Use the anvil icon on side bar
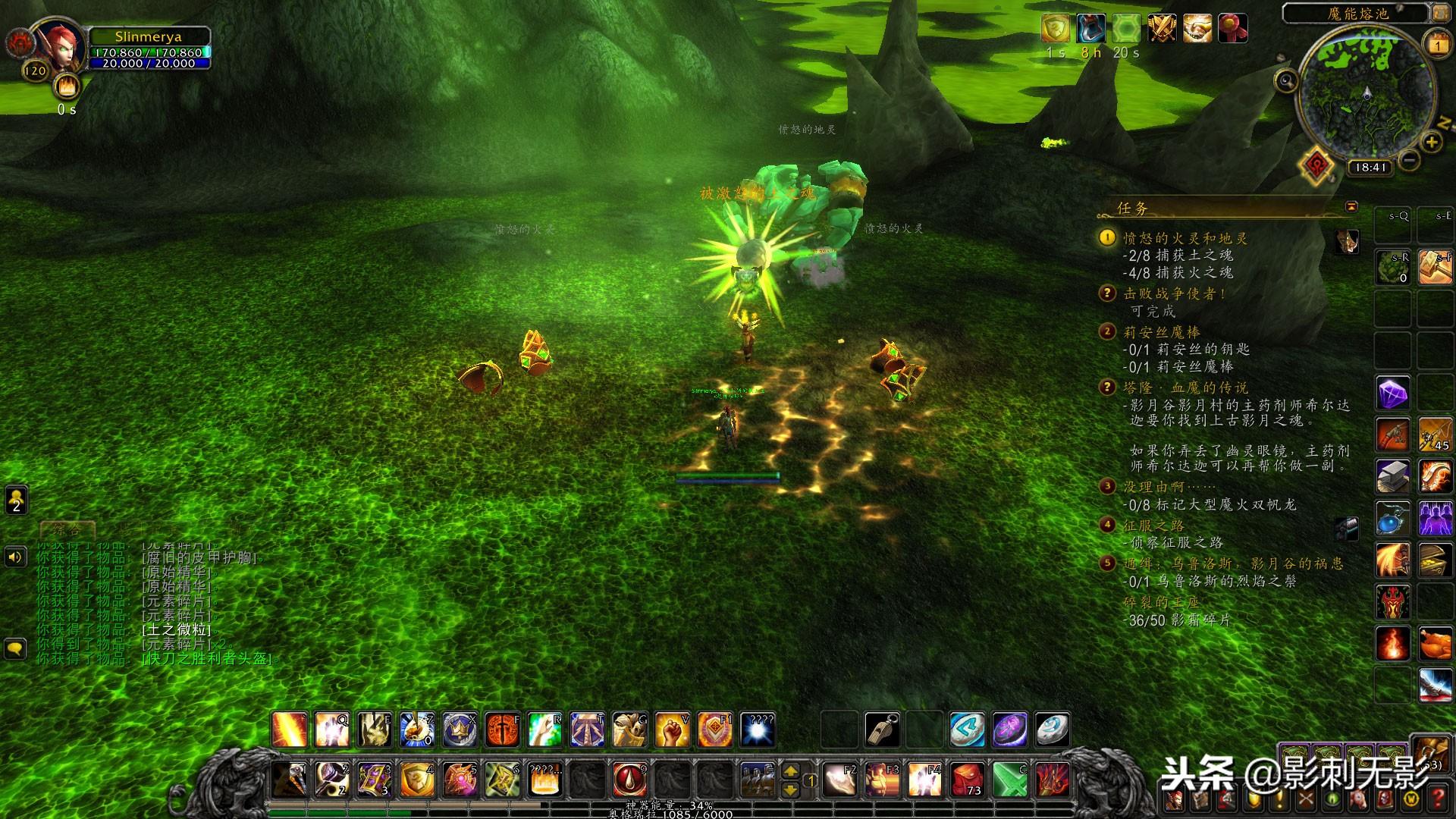The image size is (1456, 819). click(1393, 476)
